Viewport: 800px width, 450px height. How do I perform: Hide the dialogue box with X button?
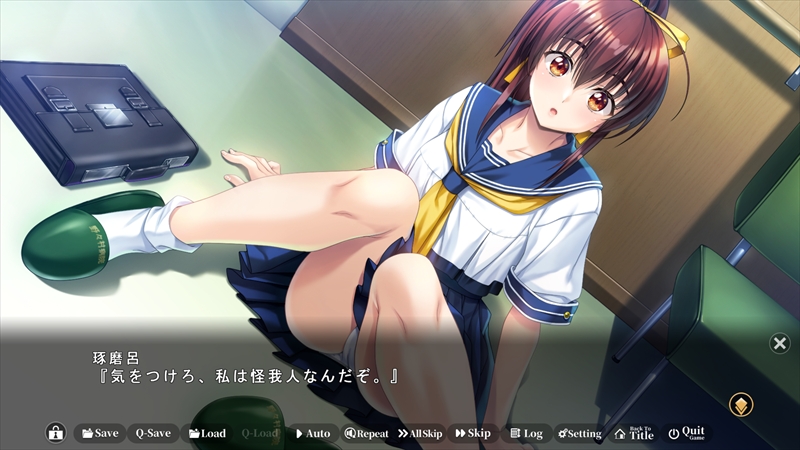click(779, 343)
